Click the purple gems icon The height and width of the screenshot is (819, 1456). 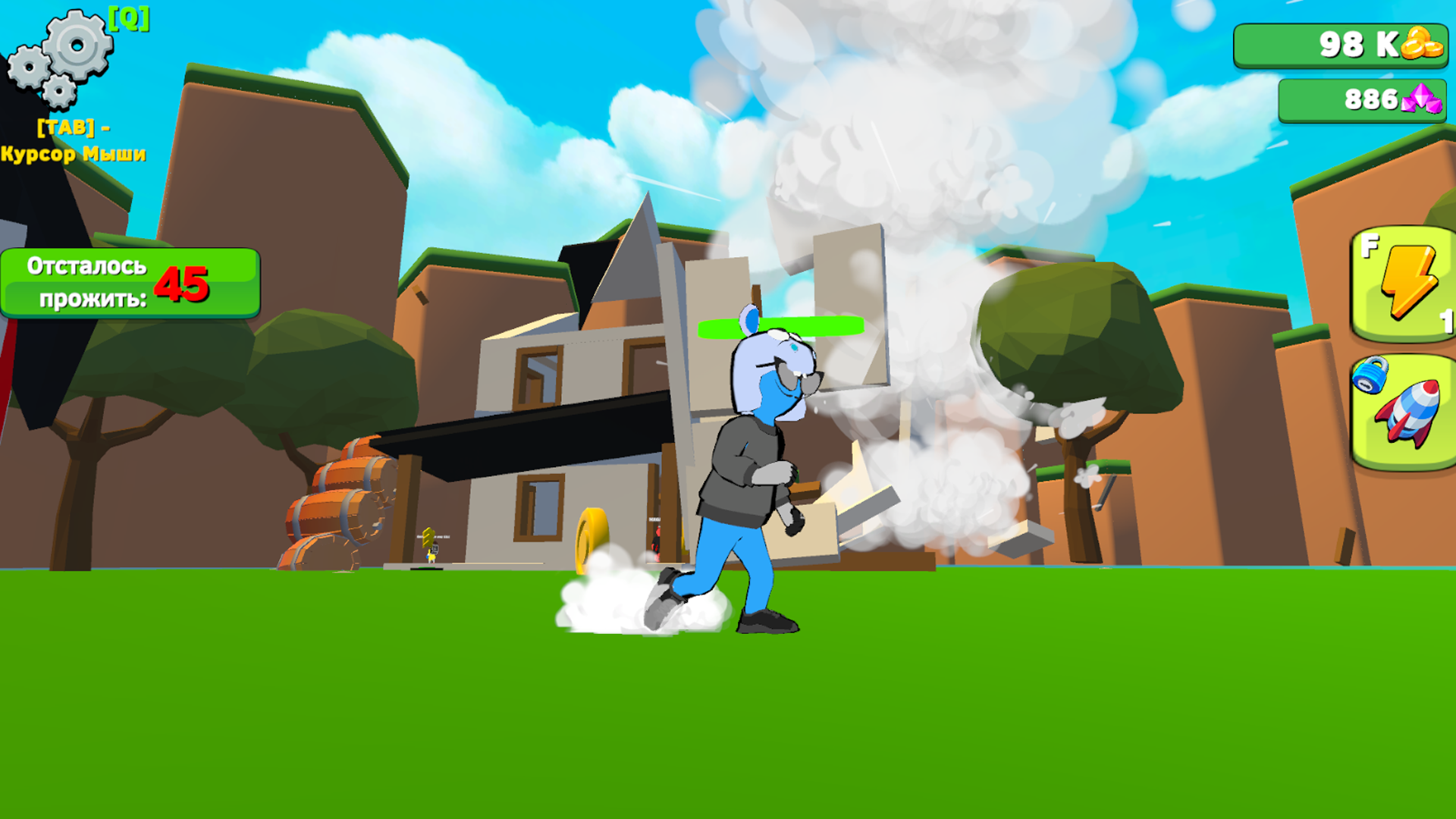[x=1422, y=99]
